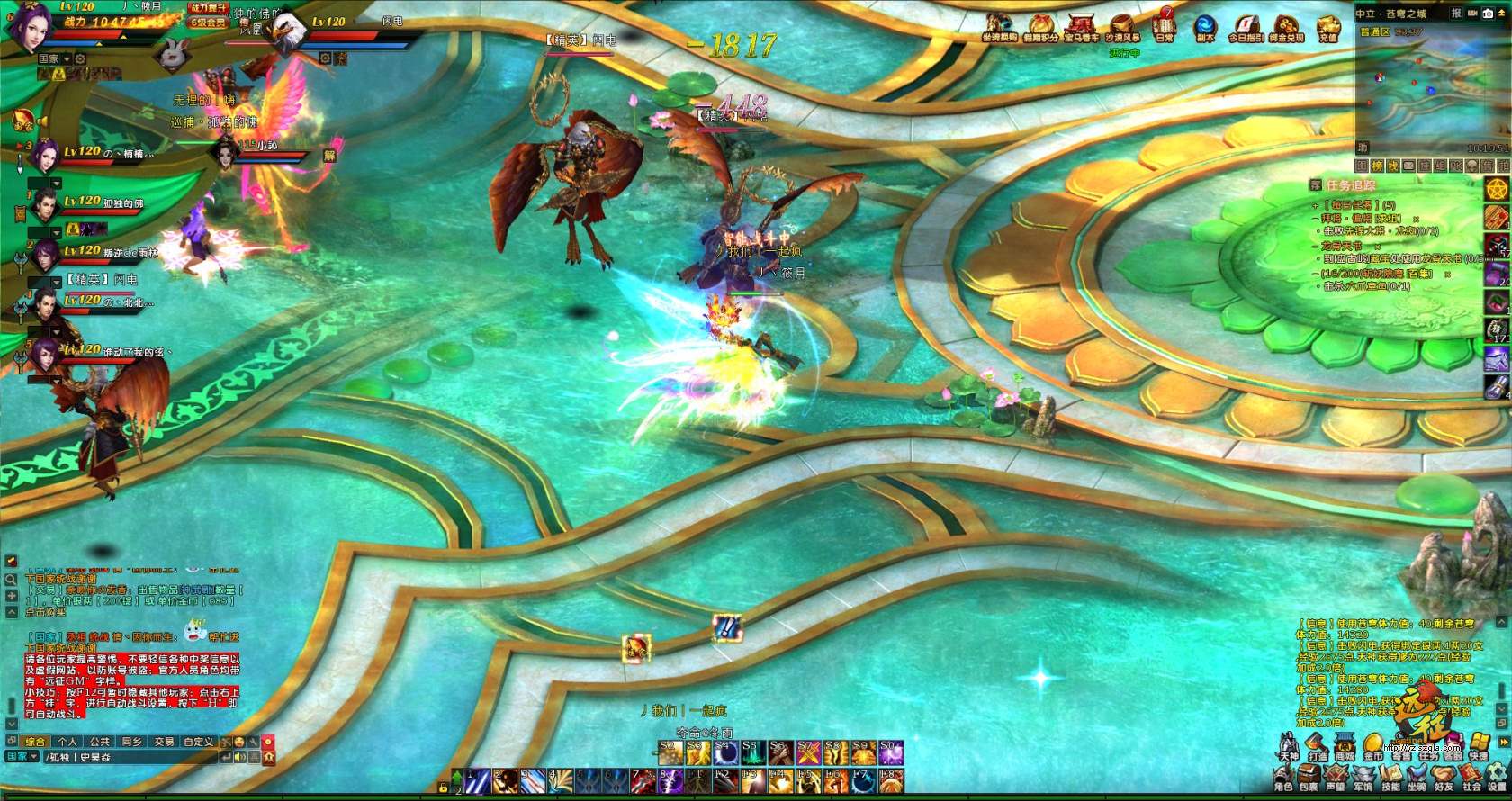Click the chat text input box
The height and width of the screenshot is (801, 1512).
click(126, 757)
